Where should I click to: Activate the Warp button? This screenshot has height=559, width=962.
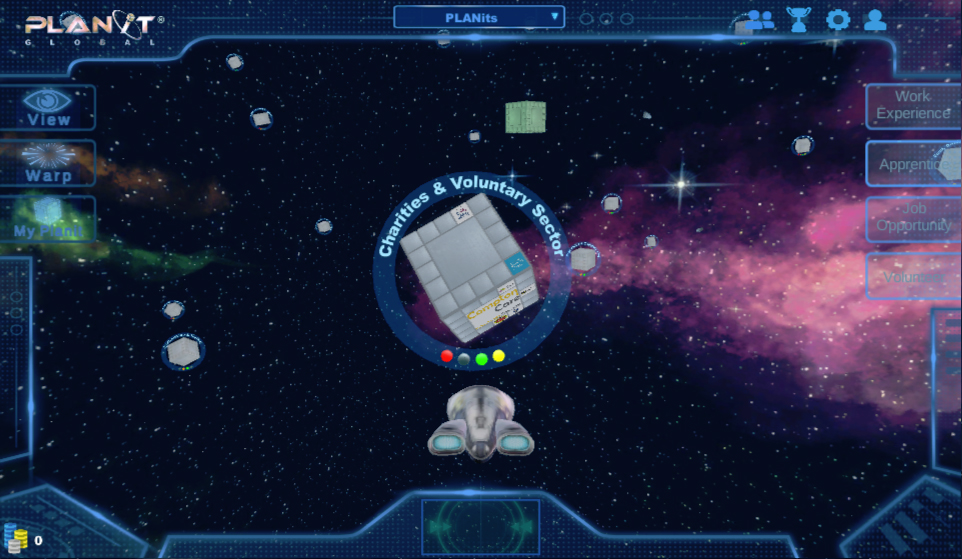[x=48, y=163]
